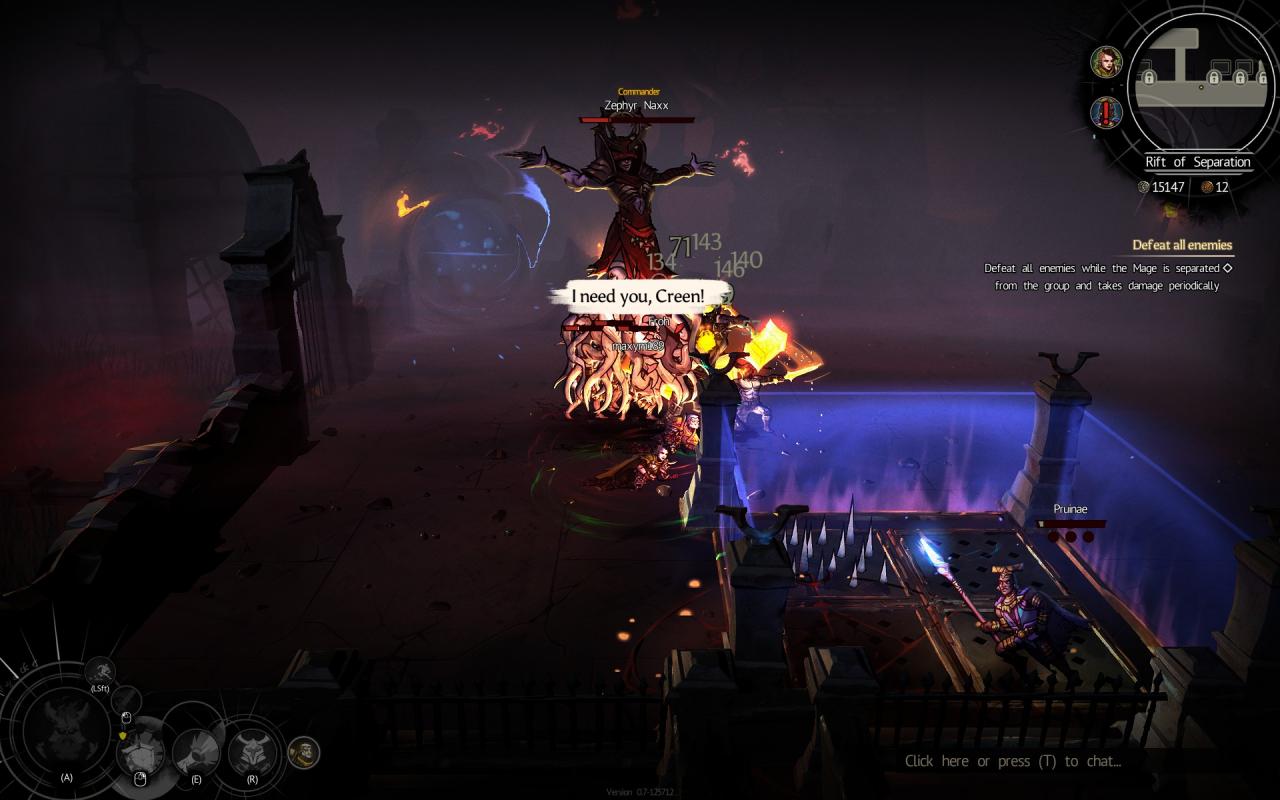
Task: Trigger the E slash ability icon
Action: (196, 752)
